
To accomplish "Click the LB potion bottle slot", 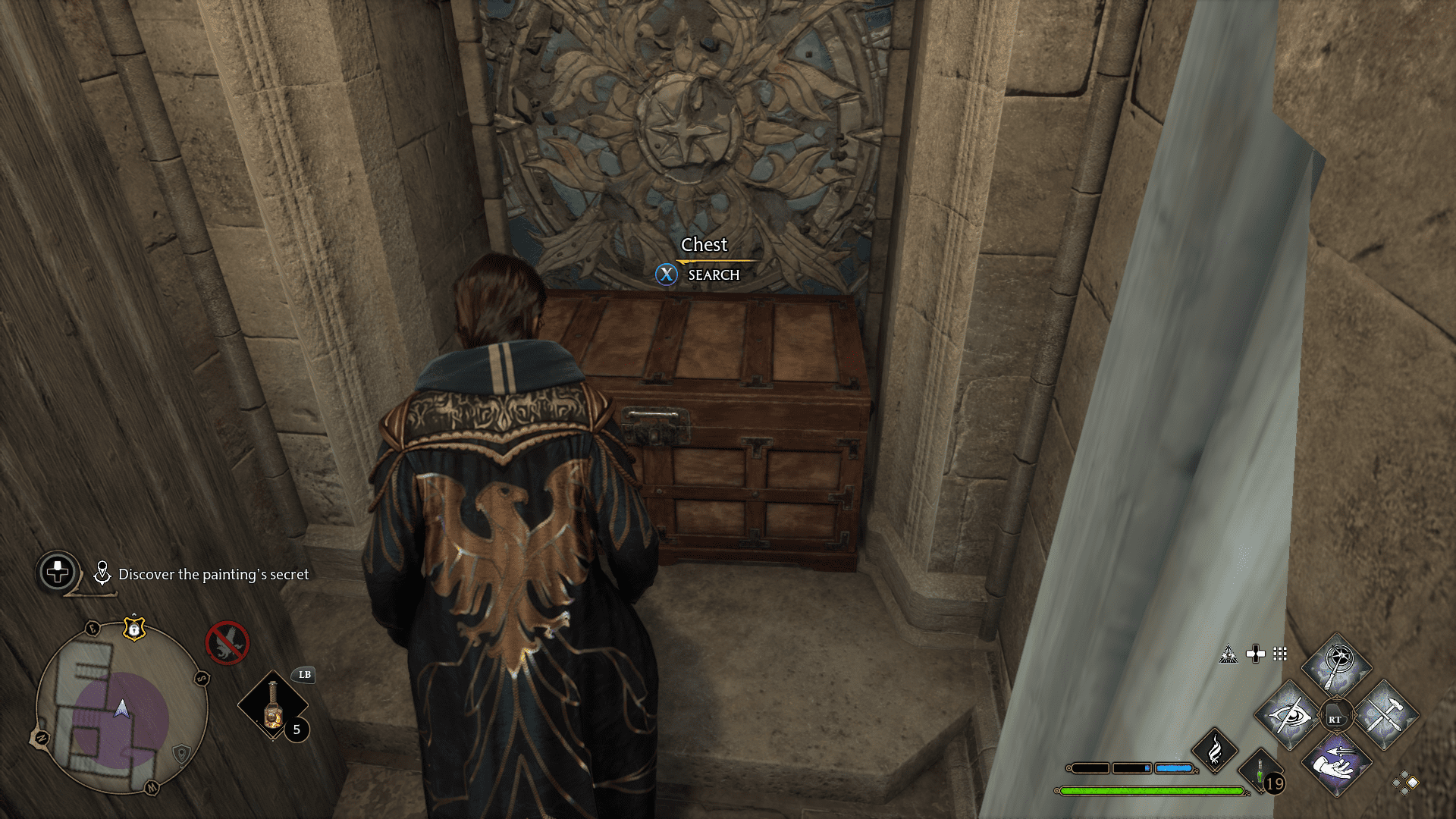I will tap(273, 705).
